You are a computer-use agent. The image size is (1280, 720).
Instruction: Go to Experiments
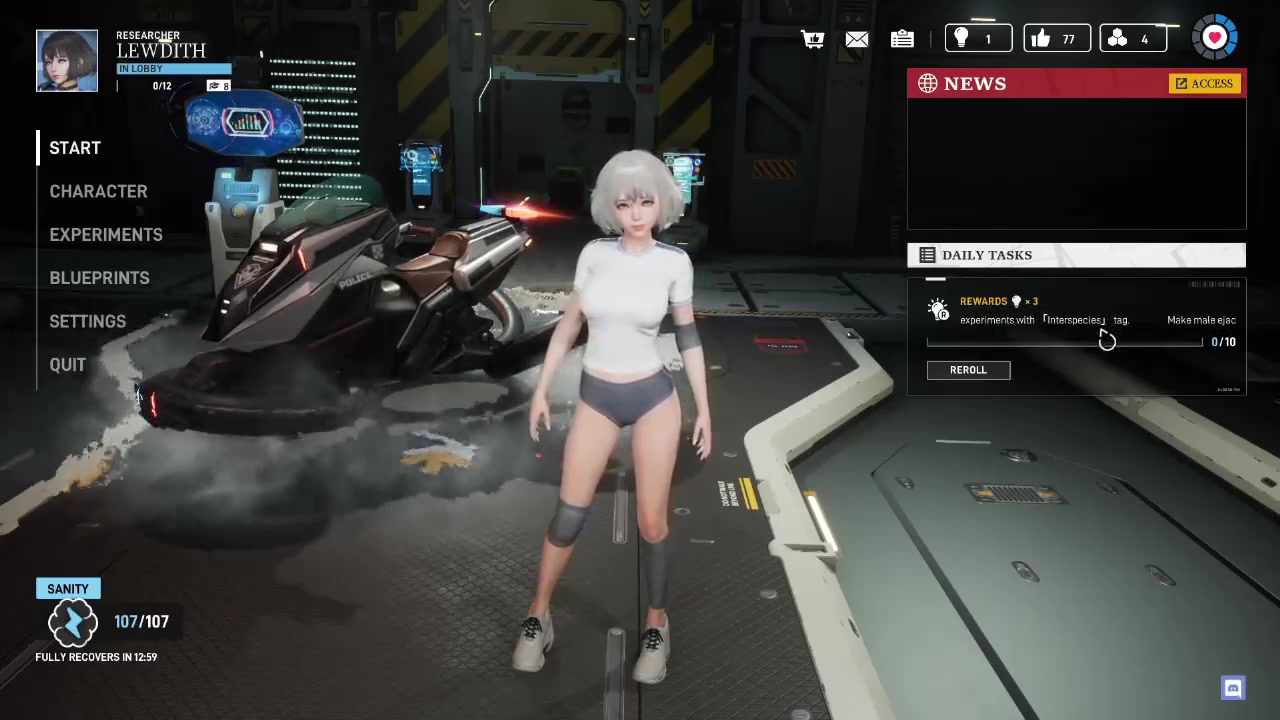coord(105,234)
